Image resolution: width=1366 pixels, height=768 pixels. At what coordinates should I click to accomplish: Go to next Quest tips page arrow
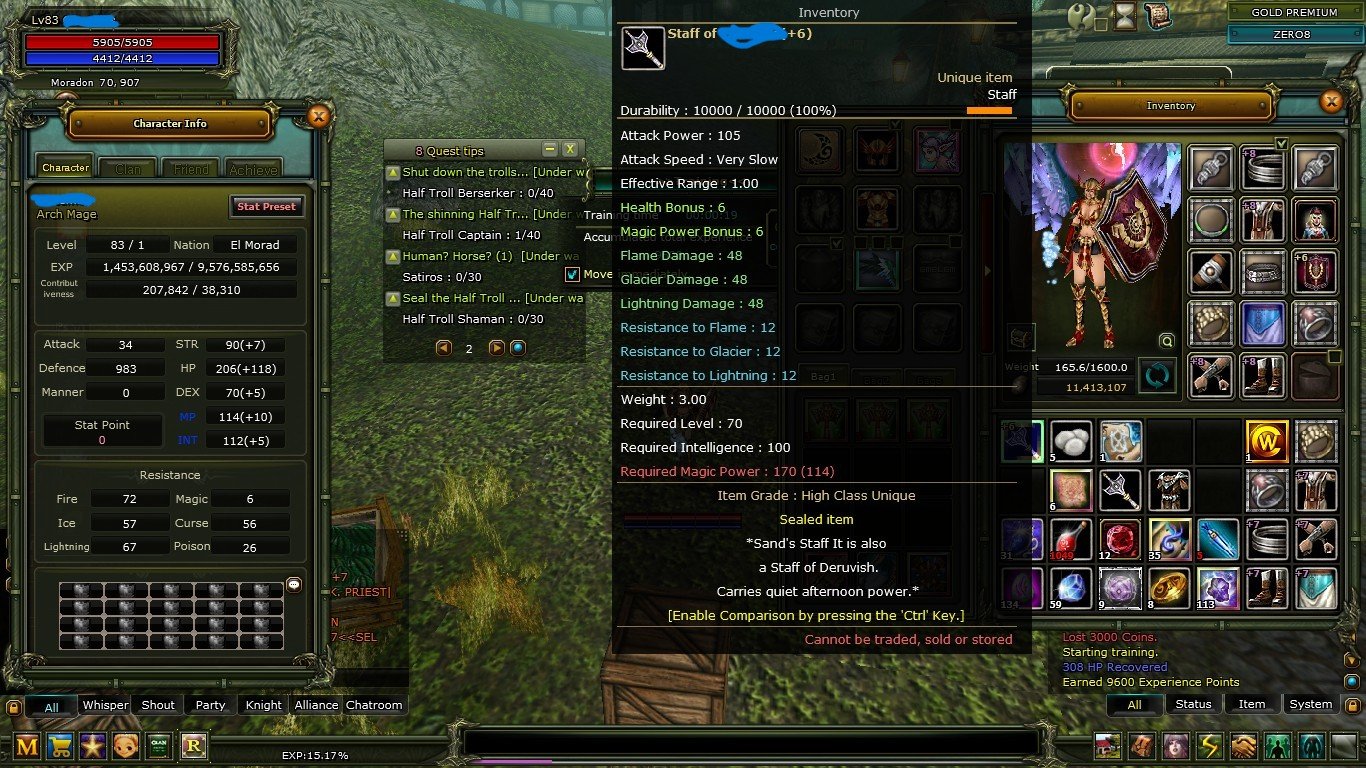pyautogui.click(x=498, y=348)
